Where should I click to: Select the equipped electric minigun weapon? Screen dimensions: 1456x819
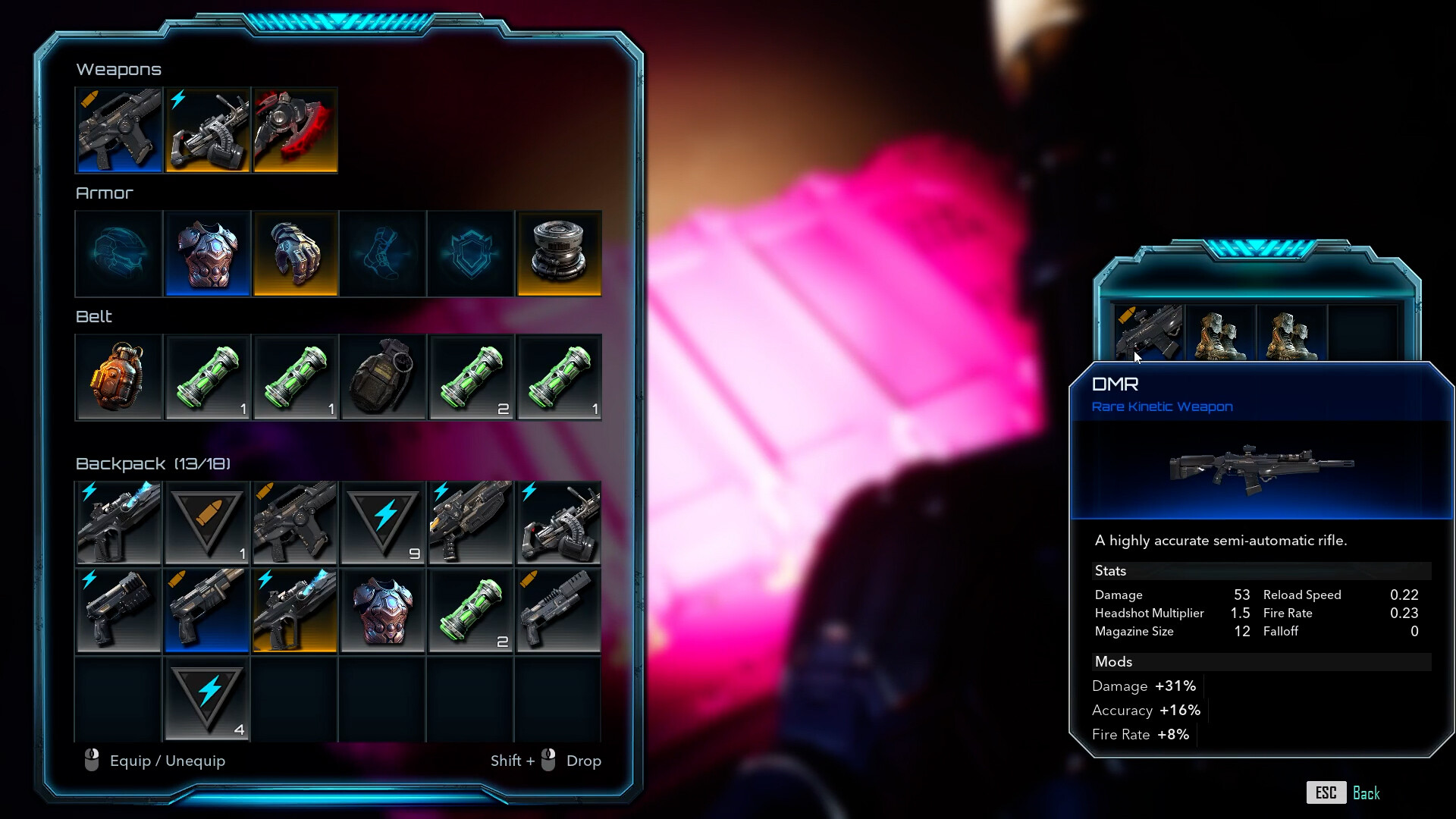(206, 130)
